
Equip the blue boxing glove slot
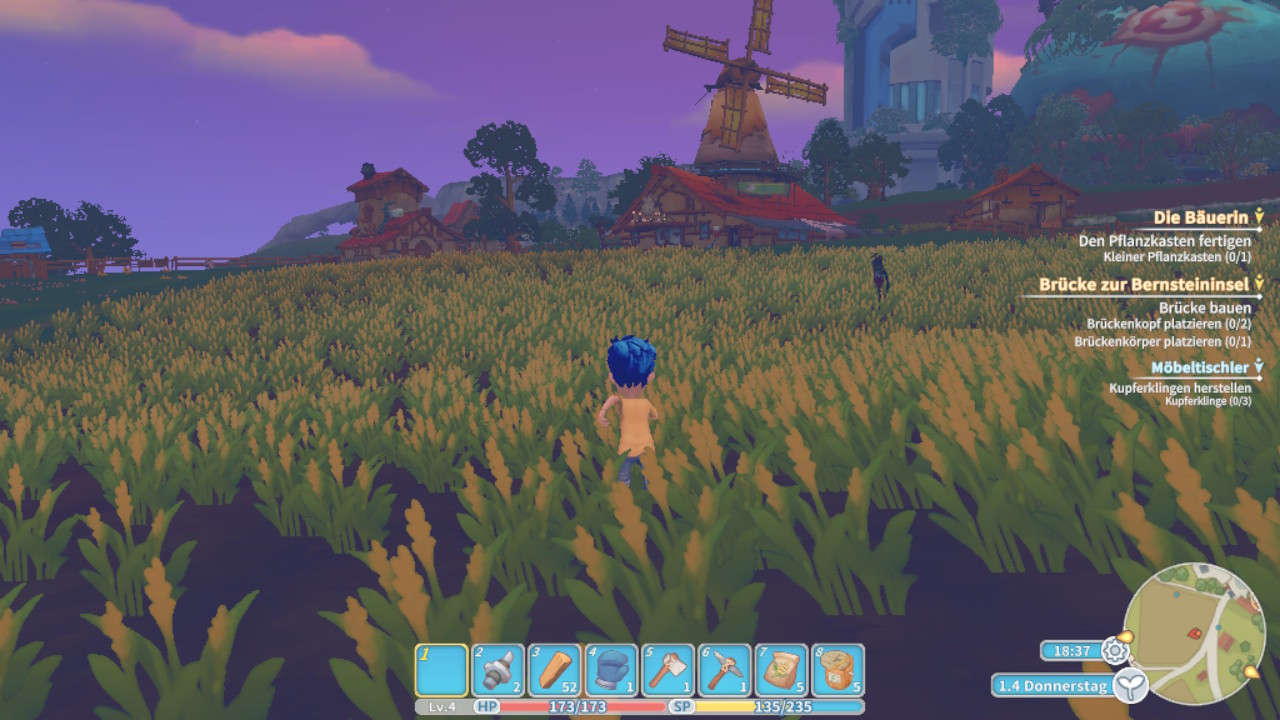click(611, 669)
